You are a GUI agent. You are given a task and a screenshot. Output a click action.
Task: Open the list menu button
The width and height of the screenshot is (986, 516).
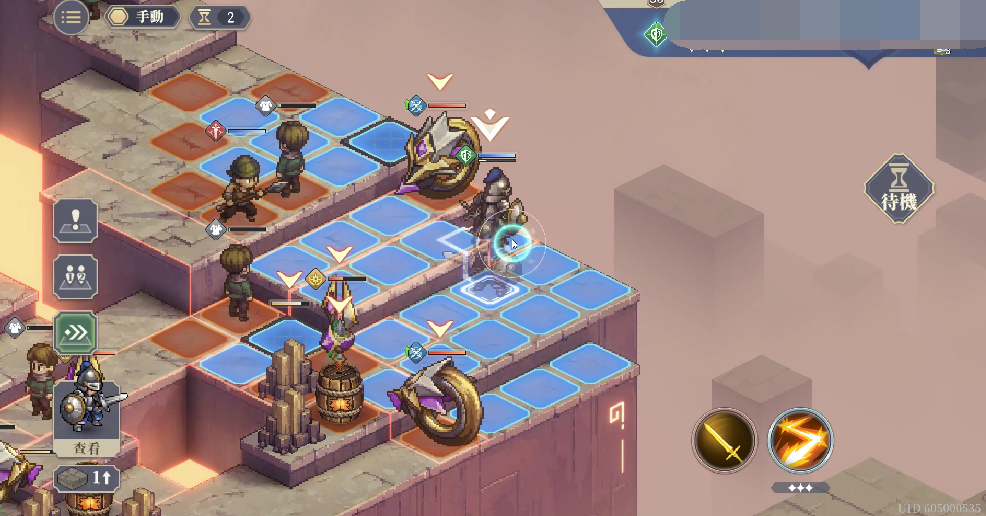tap(70, 17)
